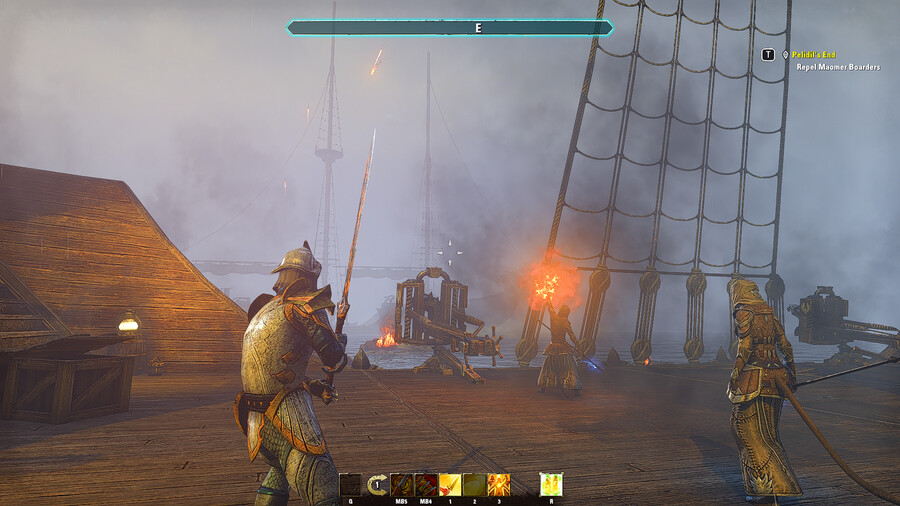Activate the red blade-slash skill beside it
The width and height of the screenshot is (900, 506).
[x=426, y=485]
